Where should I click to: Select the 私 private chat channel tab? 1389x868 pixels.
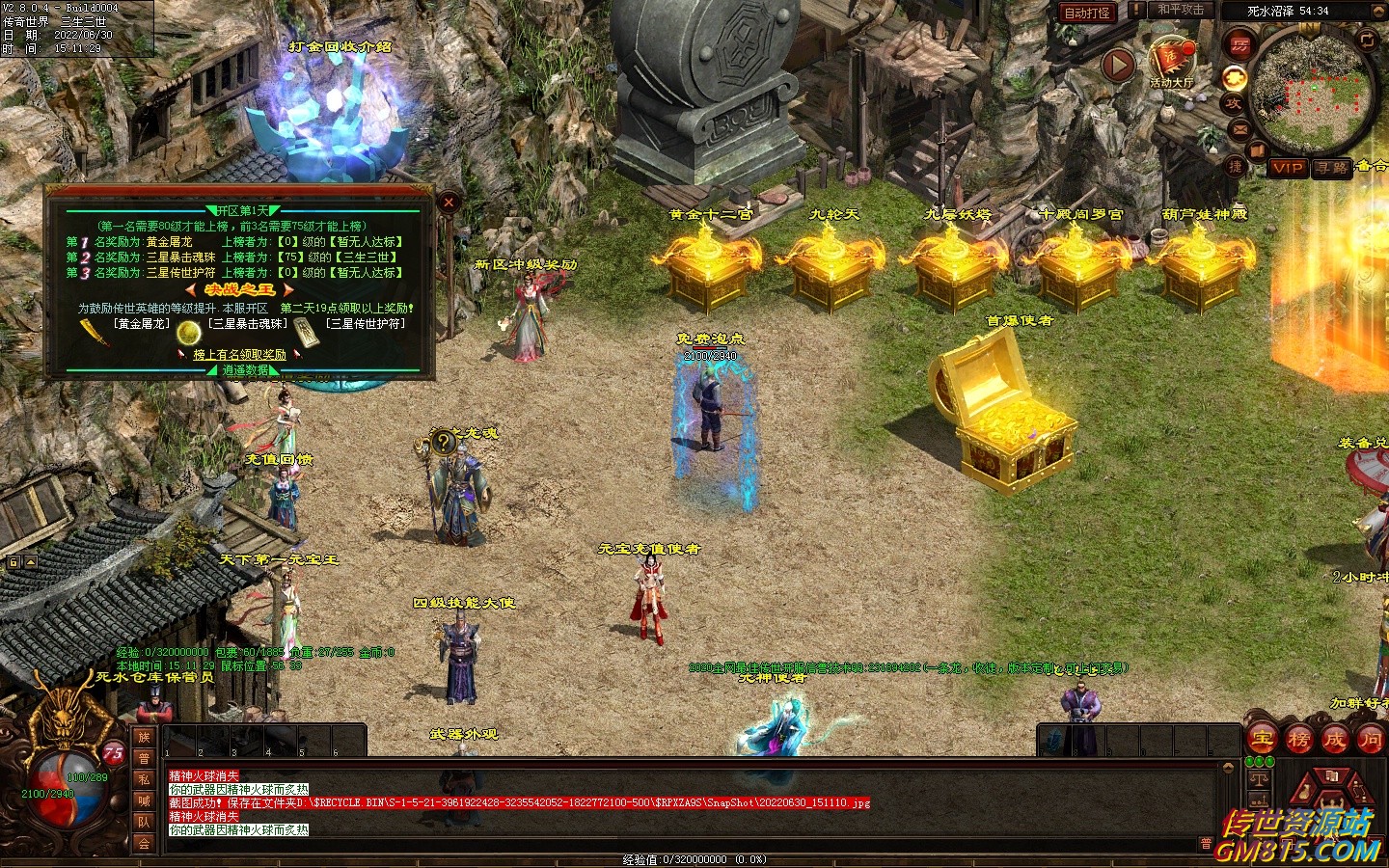pos(144,780)
